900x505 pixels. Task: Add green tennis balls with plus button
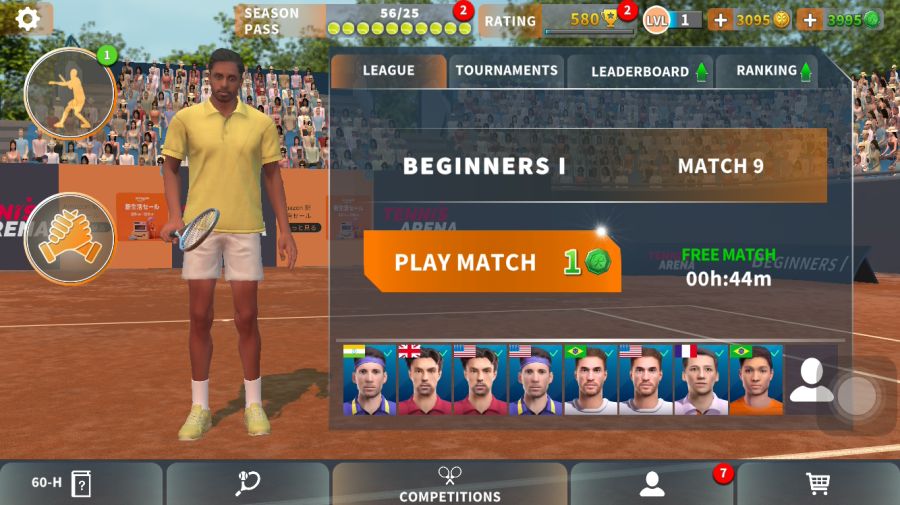(811, 20)
